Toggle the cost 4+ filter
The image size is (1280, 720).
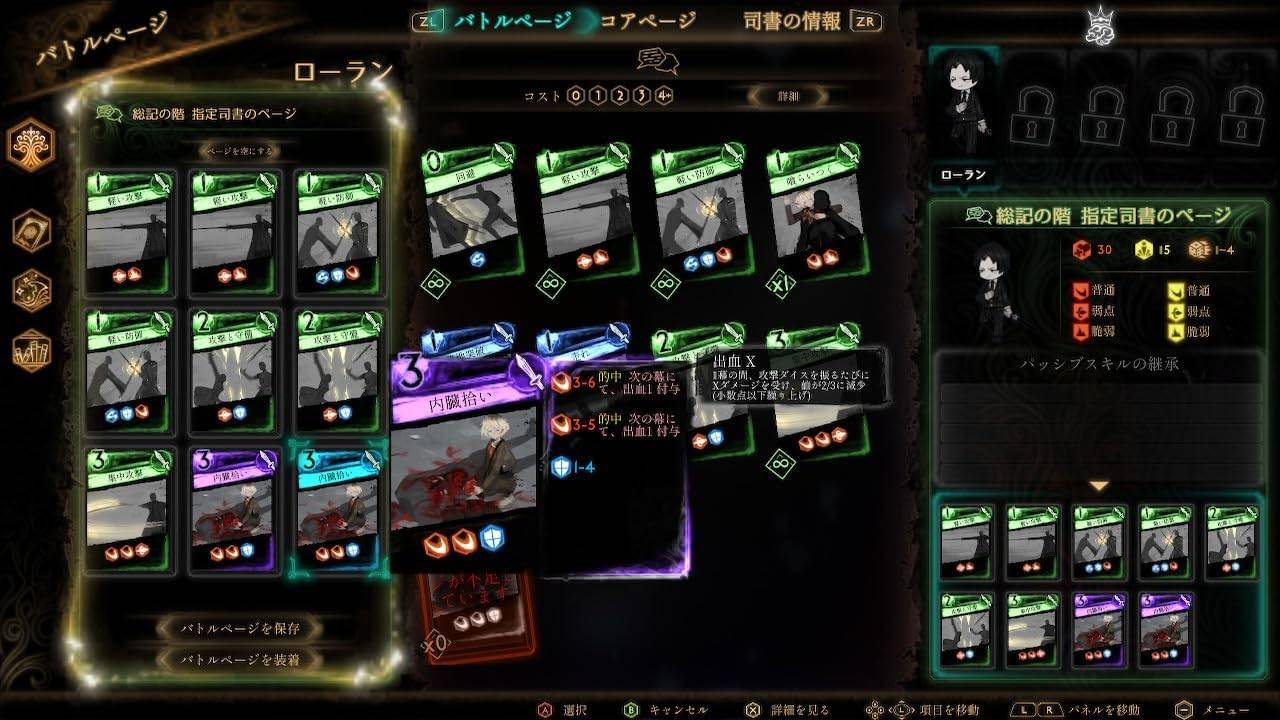pyautogui.click(x=663, y=95)
